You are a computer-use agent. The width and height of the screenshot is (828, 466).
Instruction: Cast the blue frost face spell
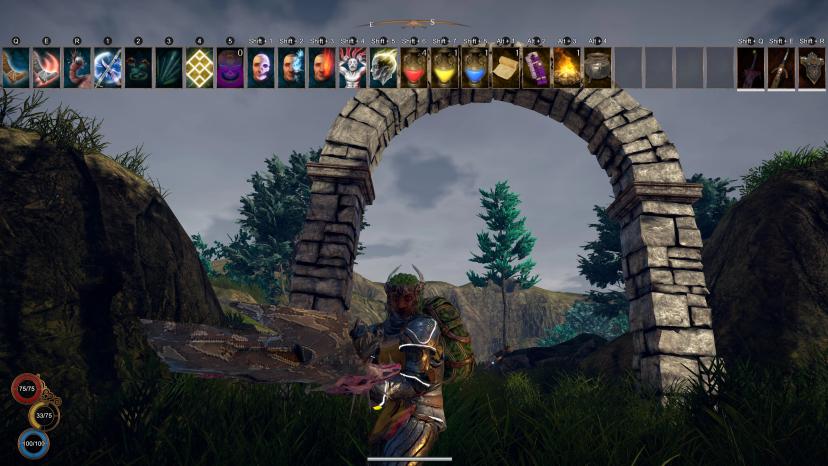coord(292,67)
